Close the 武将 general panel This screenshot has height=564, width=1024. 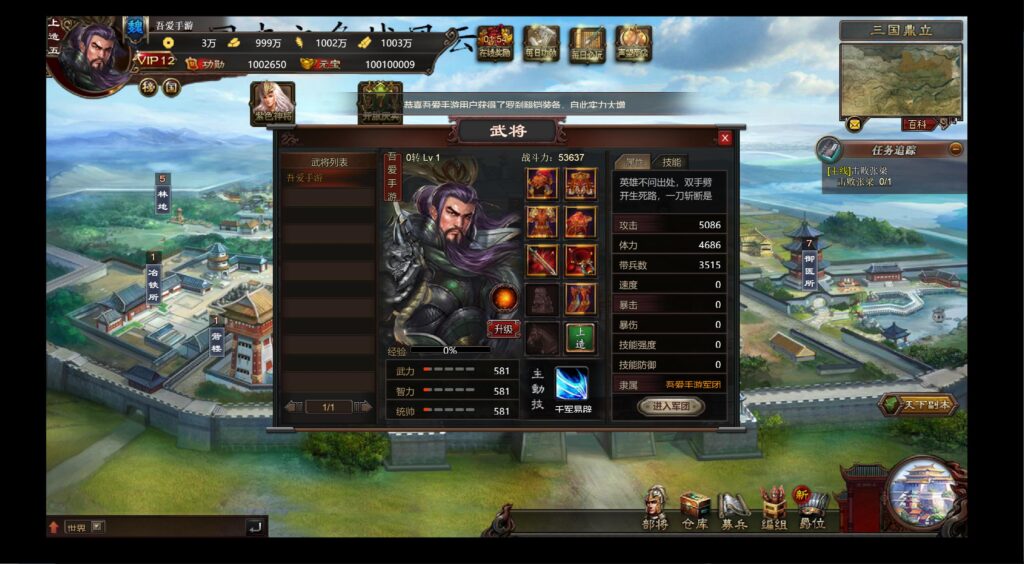725,138
